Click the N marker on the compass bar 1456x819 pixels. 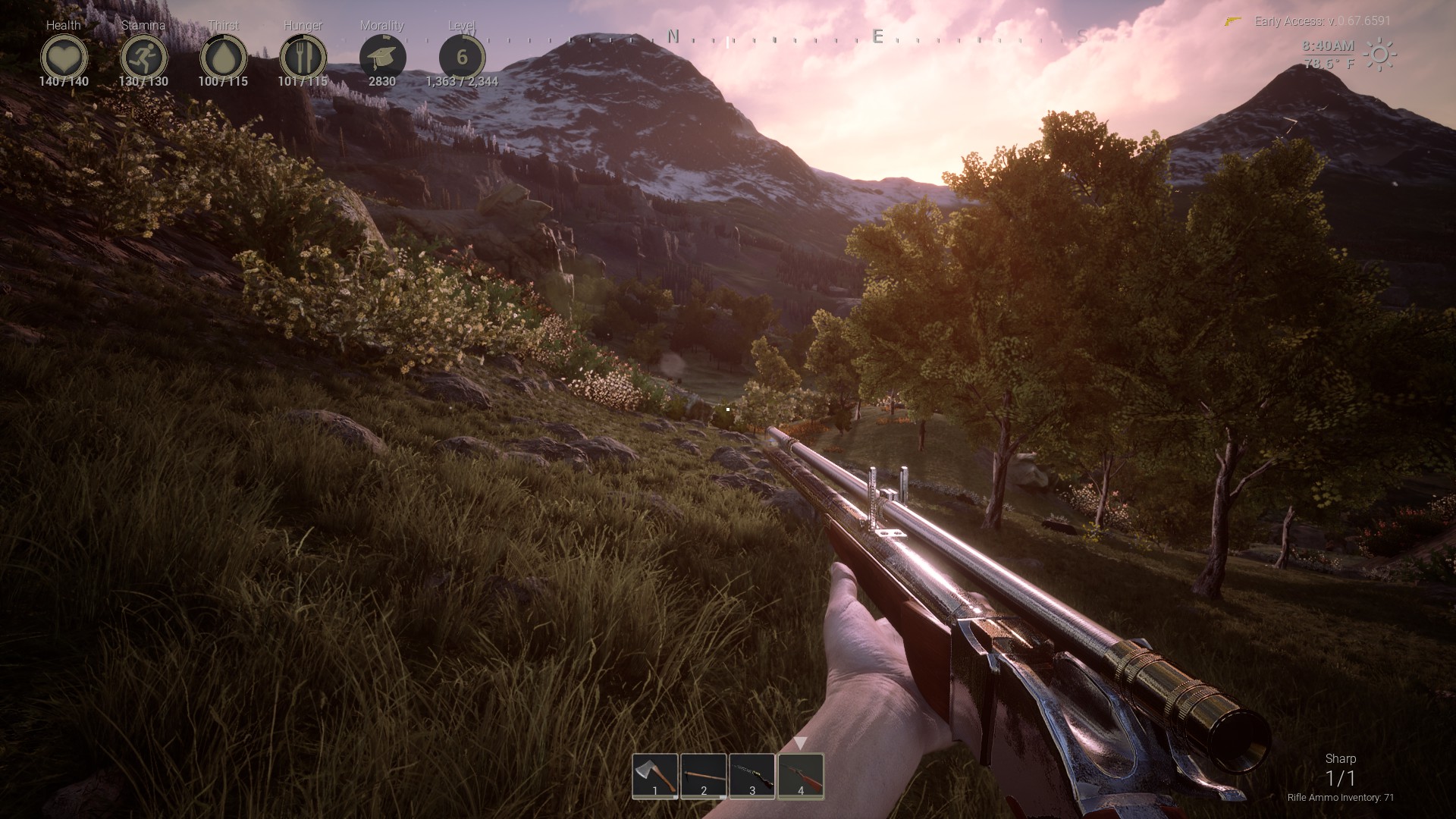[672, 35]
